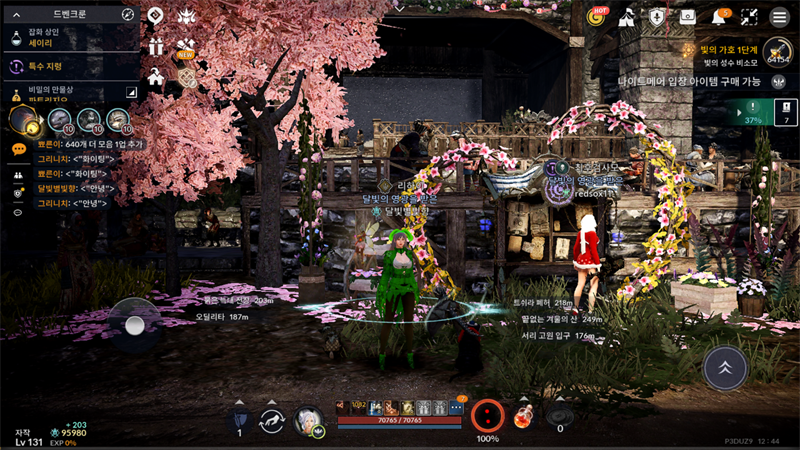Click the white-haired character portrait icon
This screenshot has width=800, height=450.
pos(309,420)
